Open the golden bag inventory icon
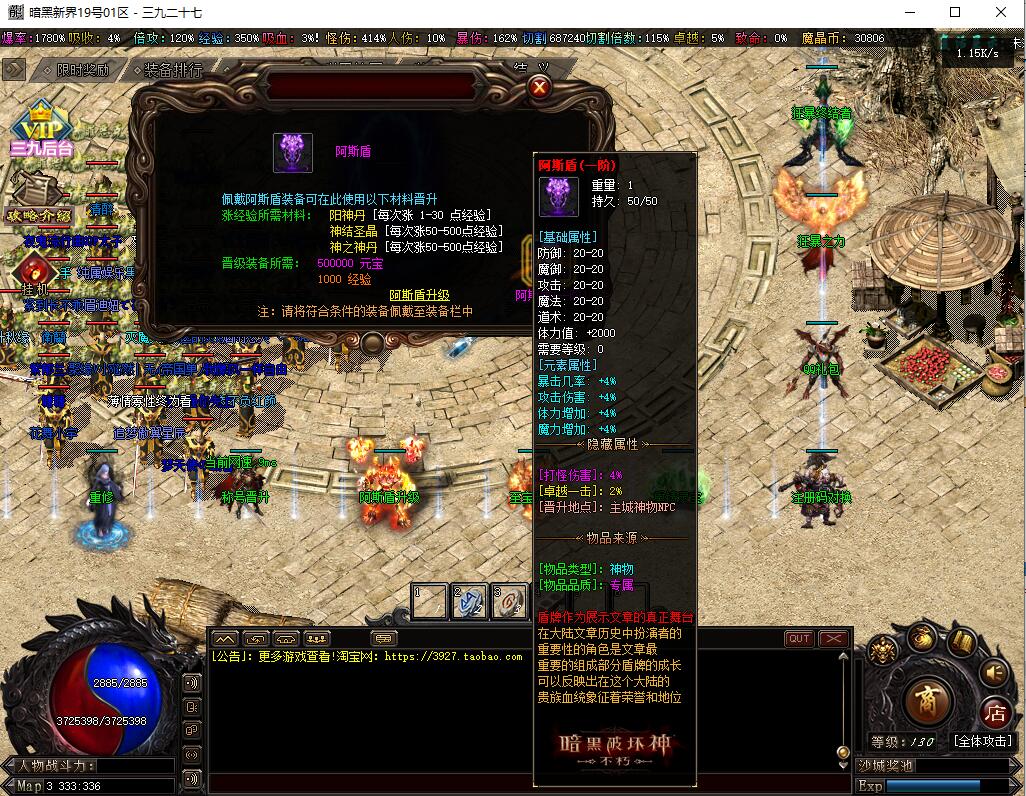This screenshot has height=796, width=1026. coord(921,638)
